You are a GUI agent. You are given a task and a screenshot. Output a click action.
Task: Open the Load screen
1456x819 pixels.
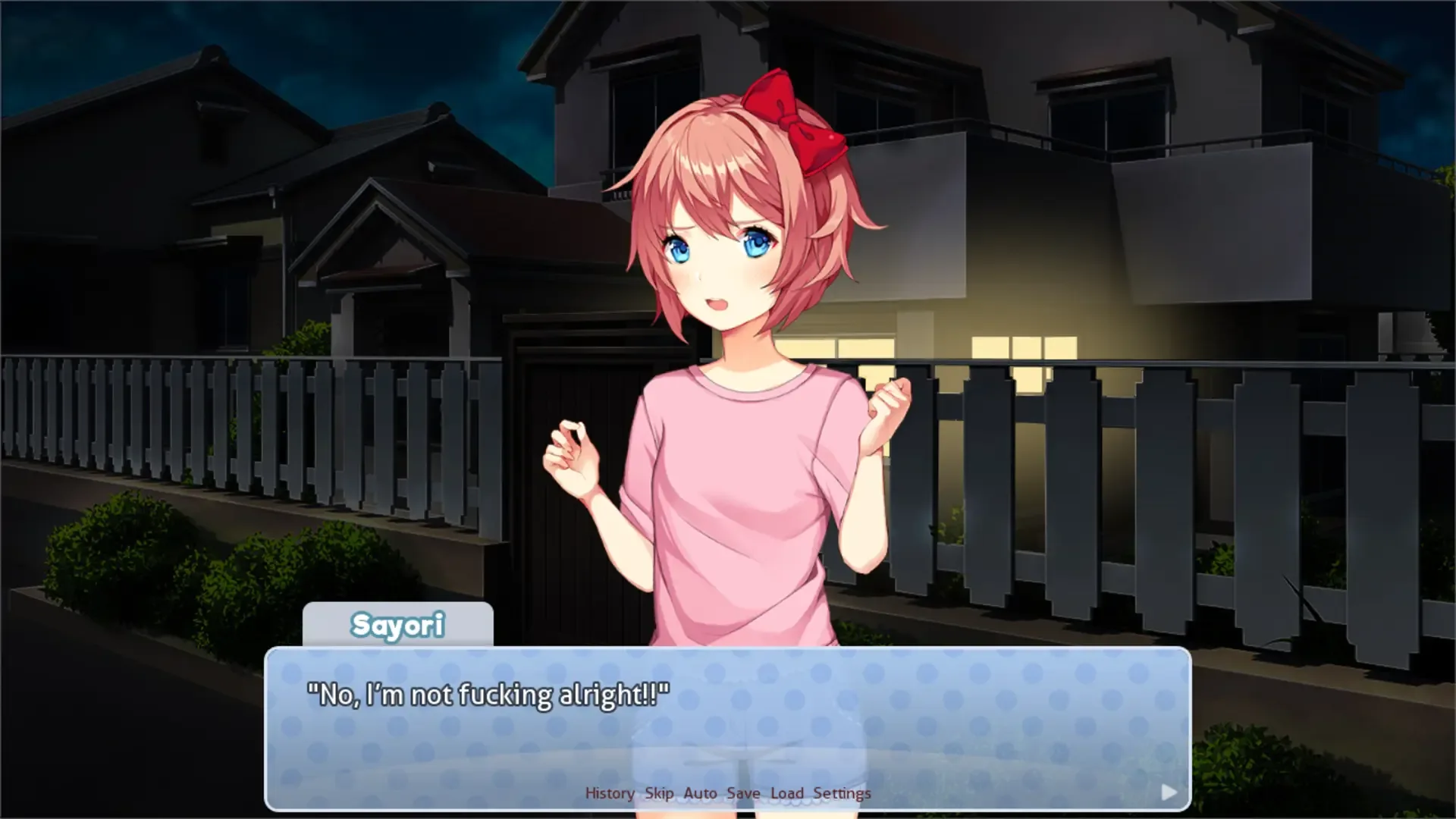(787, 792)
